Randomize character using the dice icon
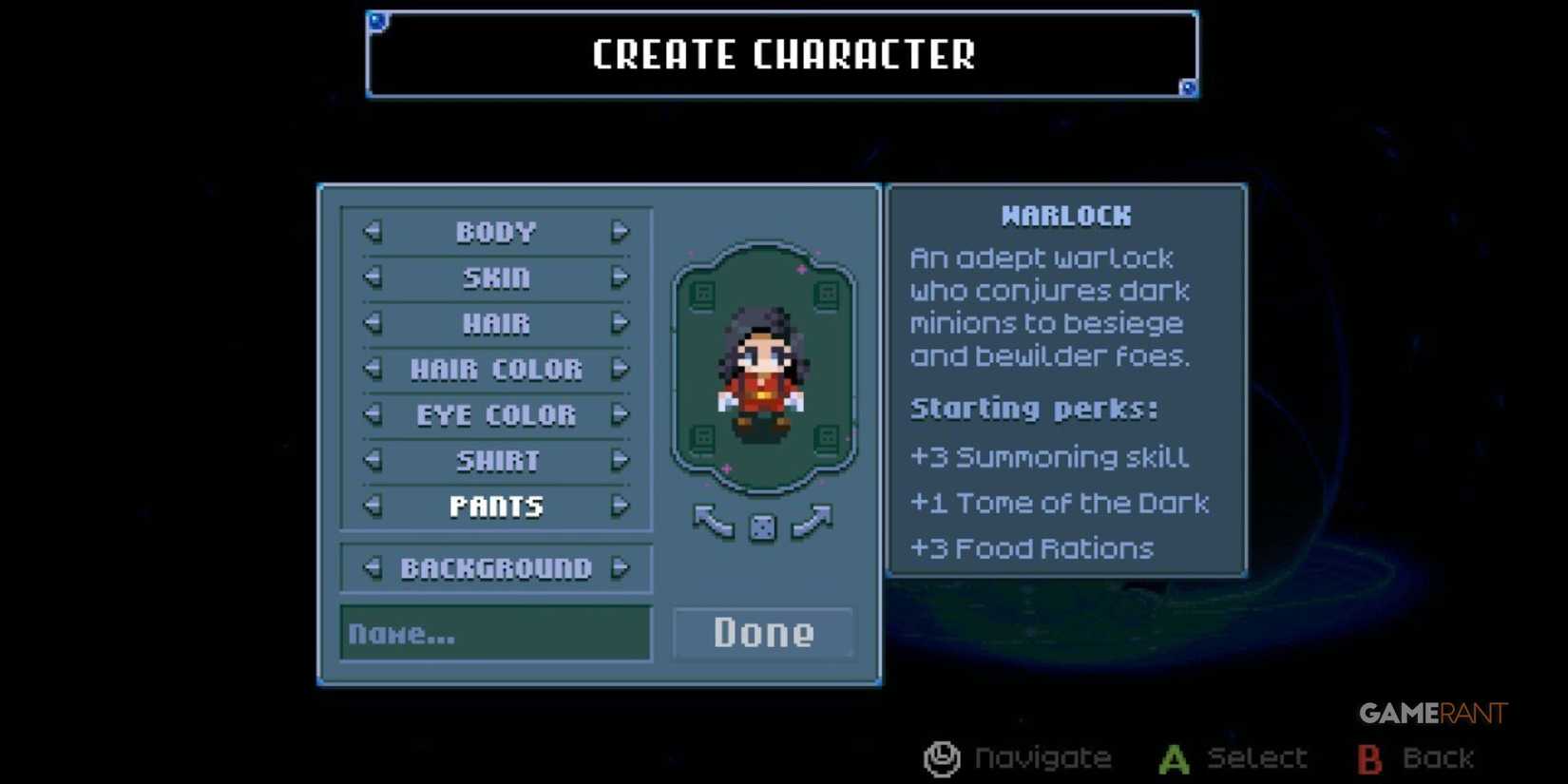This screenshot has width=1568, height=784. [x=763, y=526]
